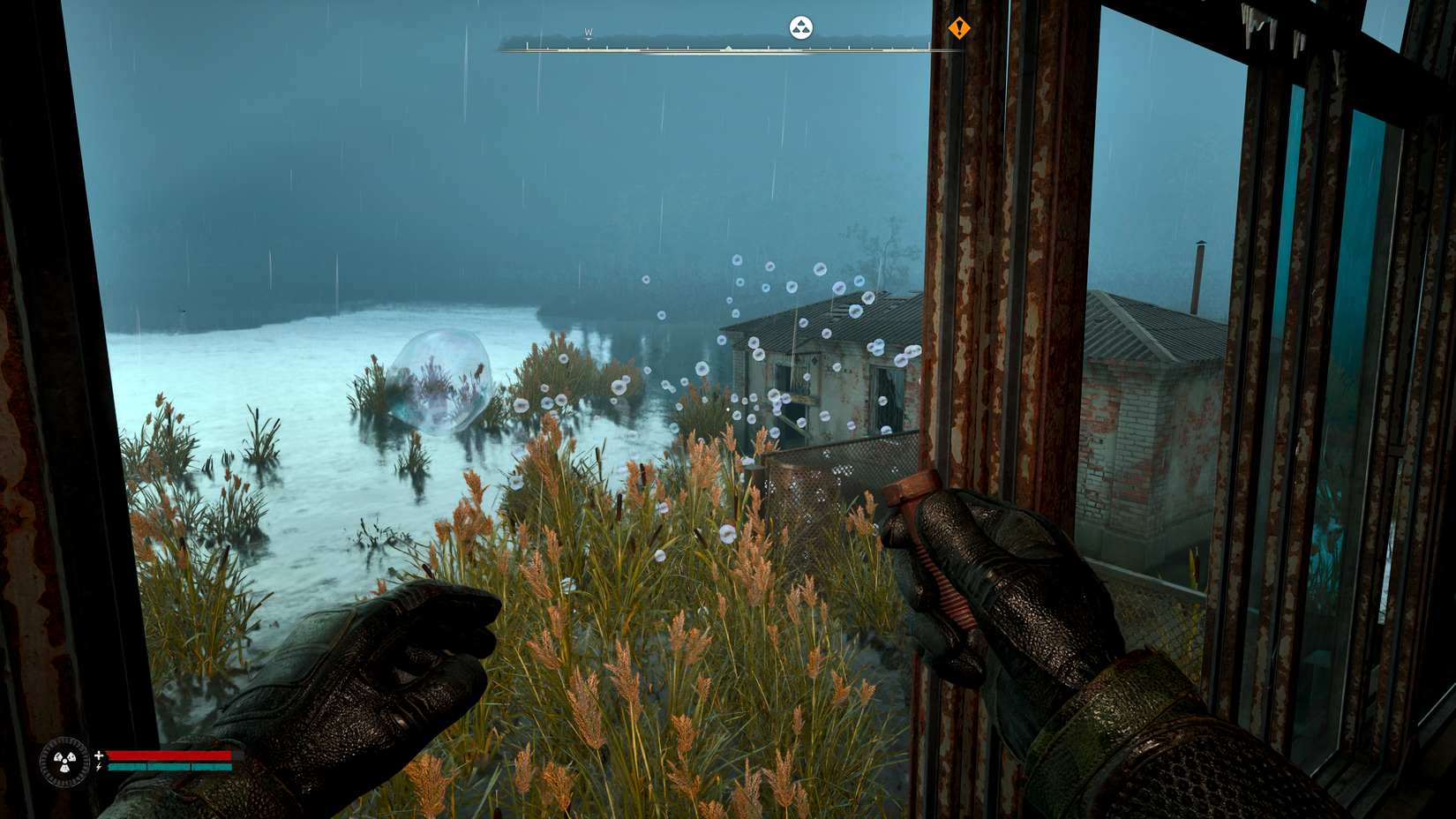Click the white circular badge holding the radiation symbol
Screen dimensions: 1456x819
[x=801, y=27]
